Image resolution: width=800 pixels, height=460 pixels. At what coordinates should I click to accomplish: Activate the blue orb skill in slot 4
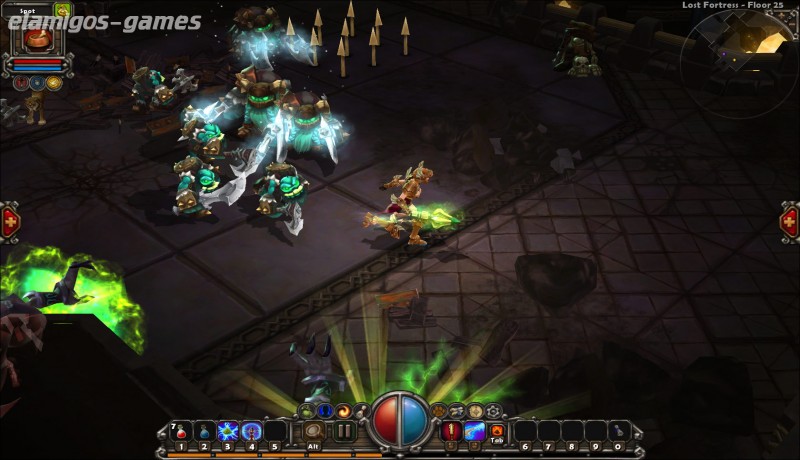point(251,431)
